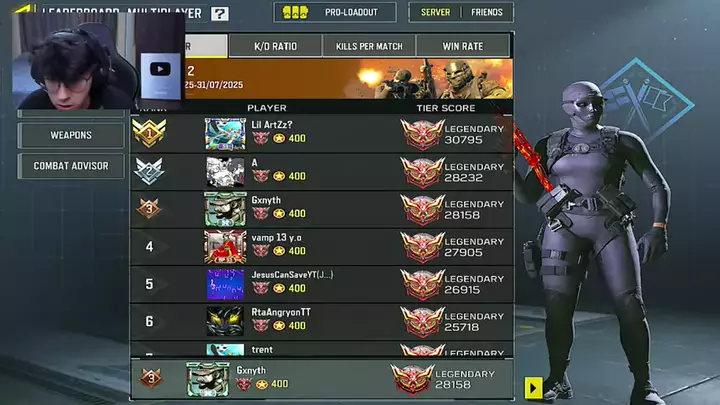The height and width of the screenshot is (405, 720).
Task: Select first-place player Lil ArtZz?
Action: [x=320, y=134]
